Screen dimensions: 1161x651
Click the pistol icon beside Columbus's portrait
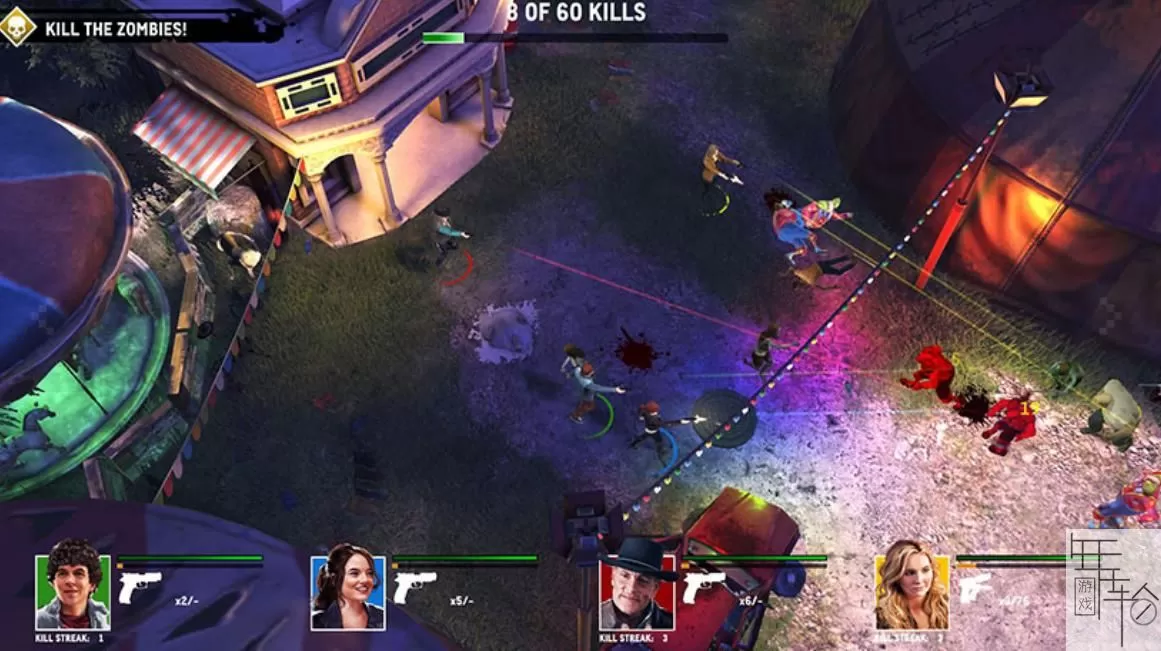click(x=140, y=587)
